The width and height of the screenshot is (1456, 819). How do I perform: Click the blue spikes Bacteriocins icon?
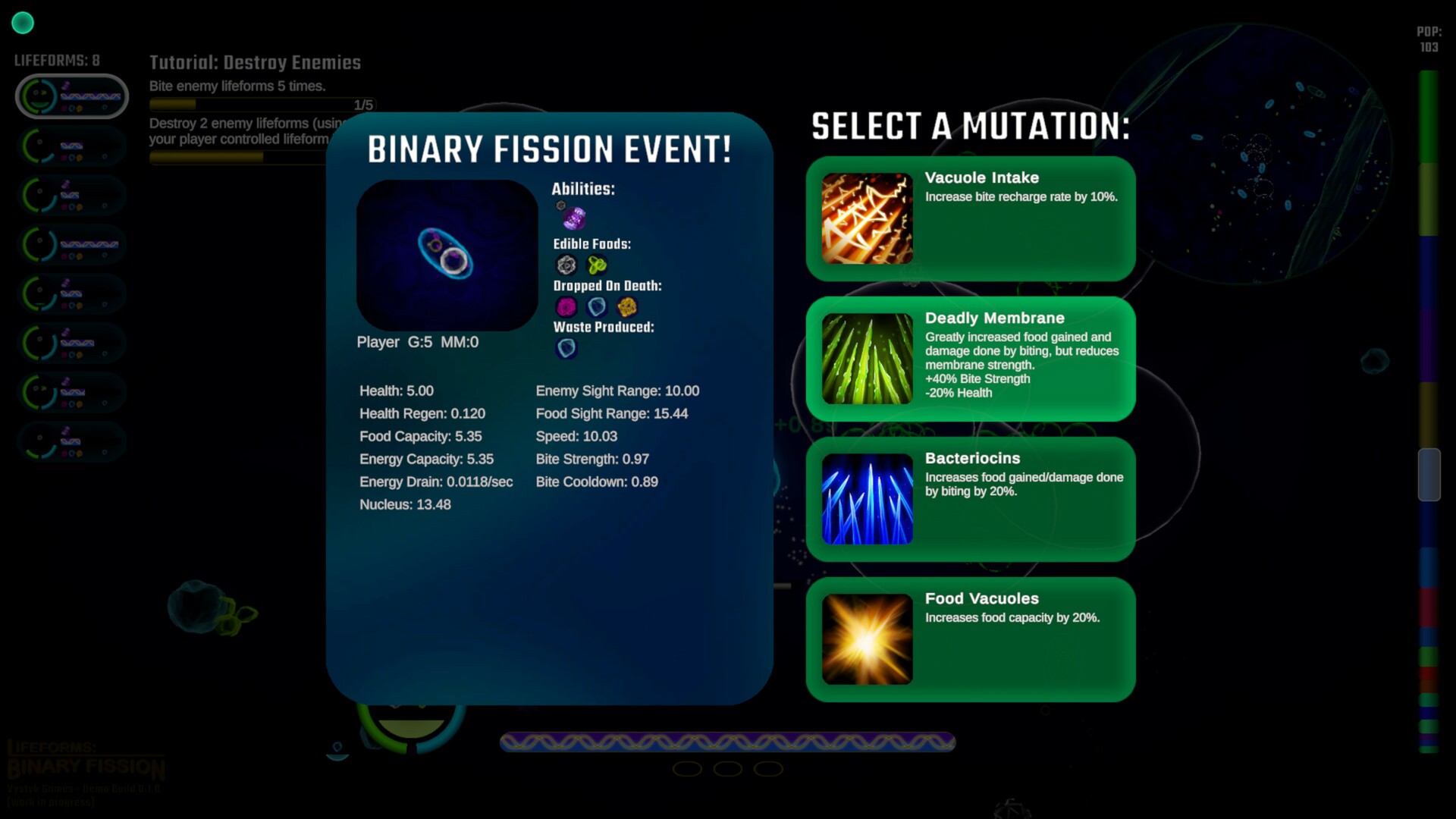click(x=867, y=498)
